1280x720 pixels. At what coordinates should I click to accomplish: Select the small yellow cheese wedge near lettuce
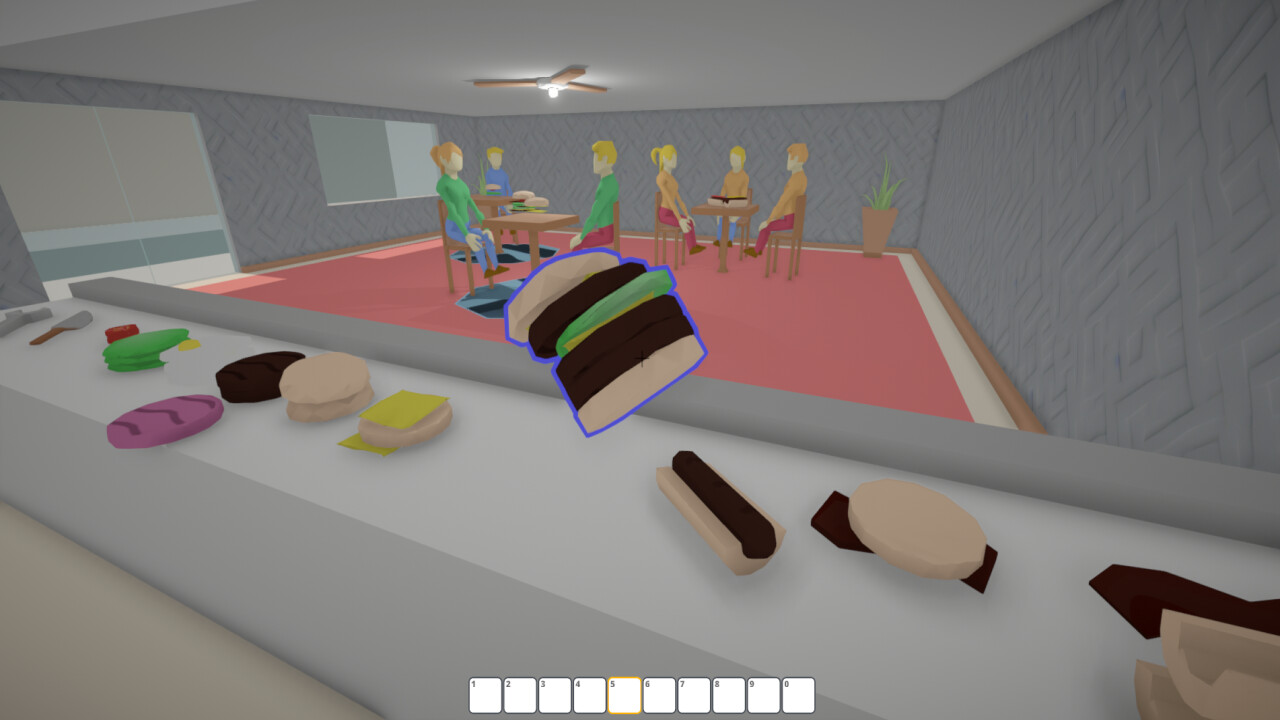pyautogui.click(x=190, y=345)
